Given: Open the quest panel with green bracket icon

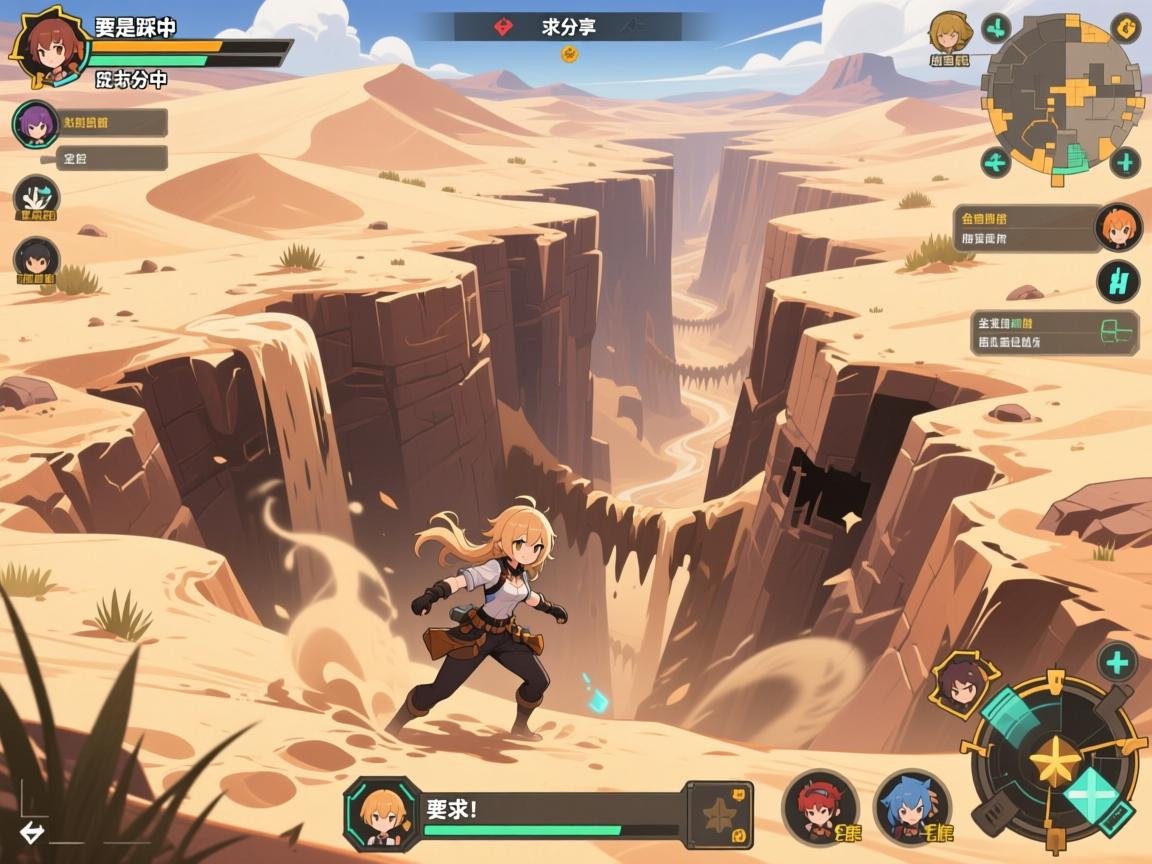Looking at the screenshot, I should (1055, 333).
